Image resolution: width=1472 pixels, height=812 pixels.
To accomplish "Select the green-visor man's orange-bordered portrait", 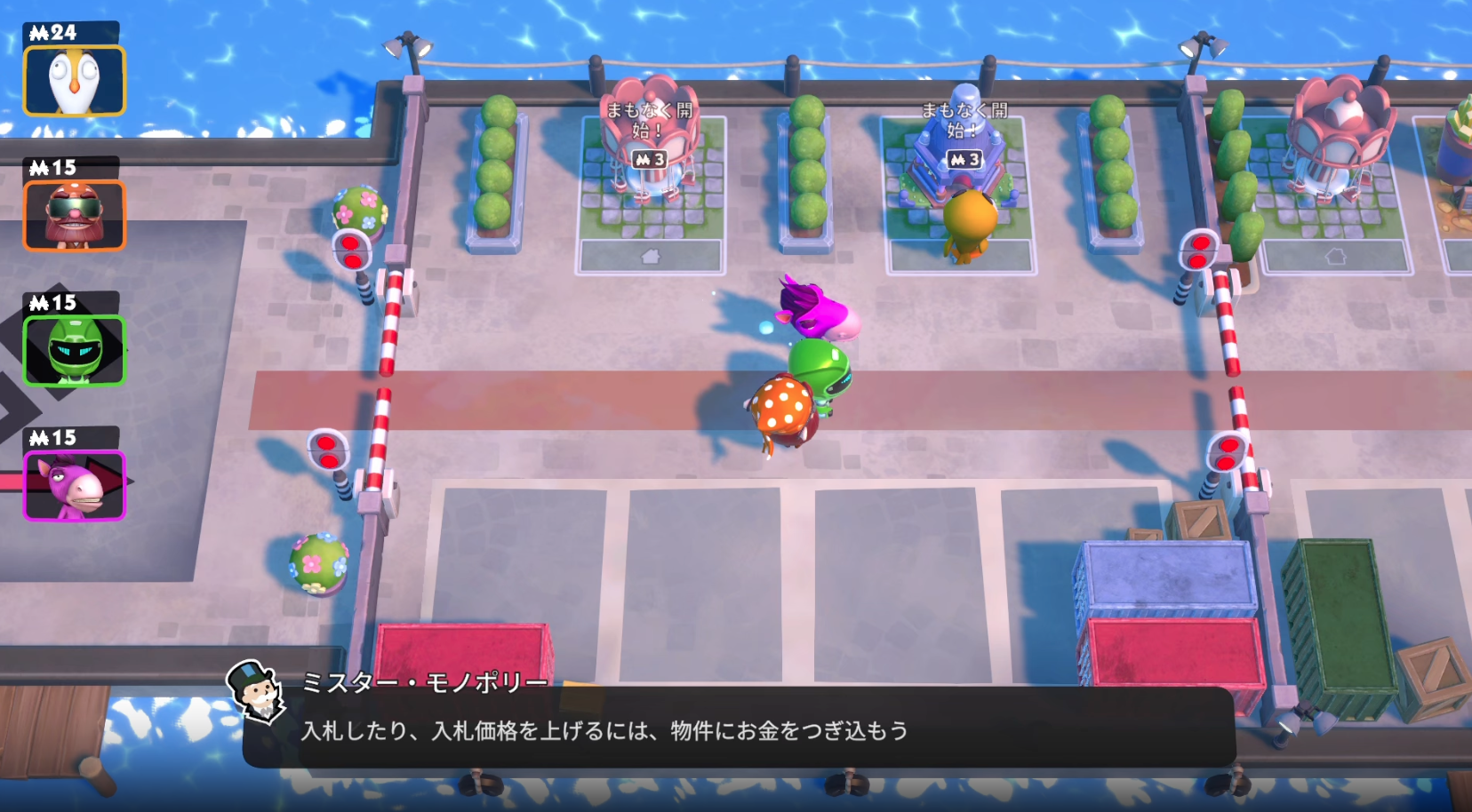I will (75, 213).
